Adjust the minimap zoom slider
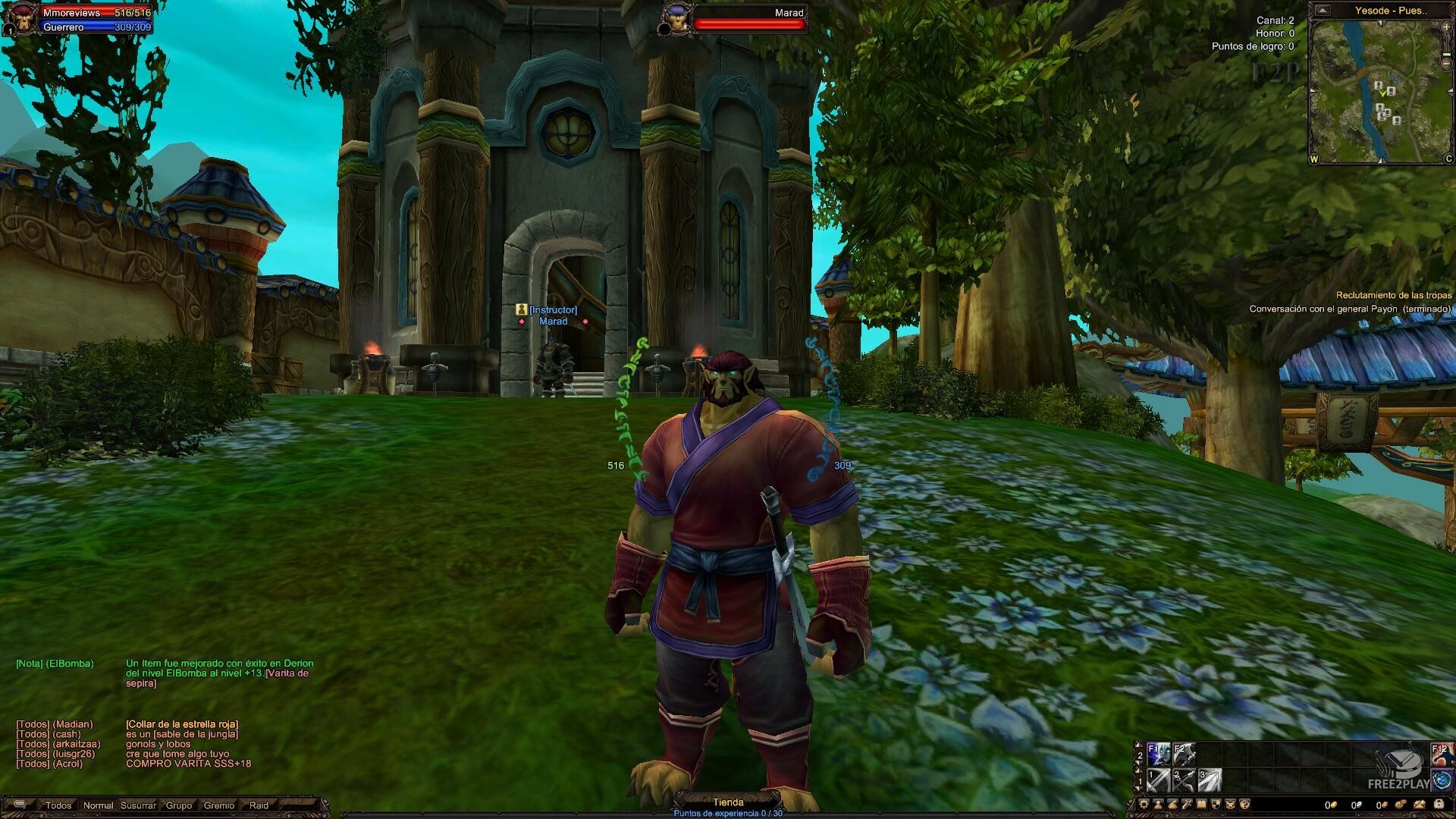 pos(1446,54)
